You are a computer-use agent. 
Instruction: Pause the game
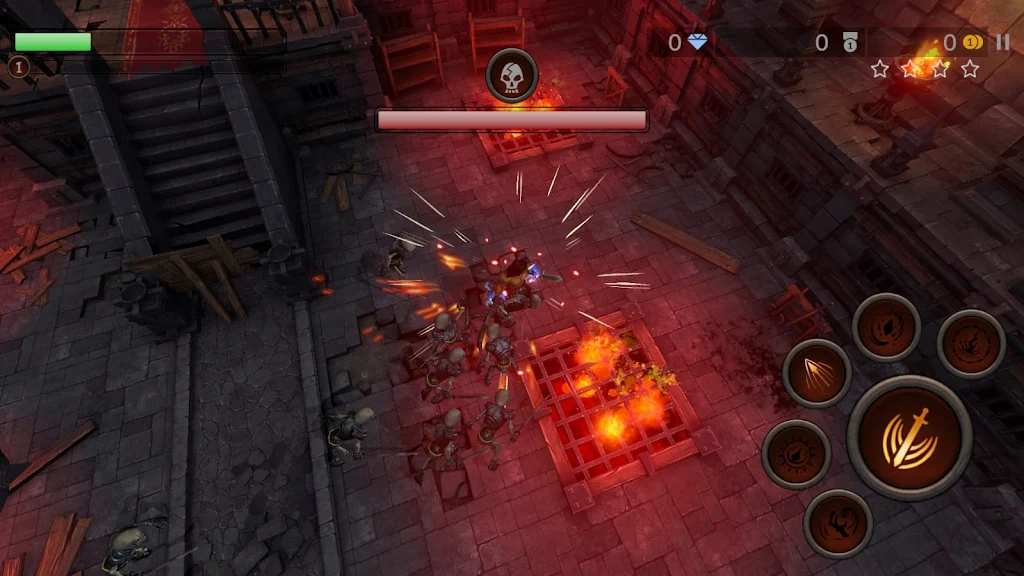pos(1002,42)
